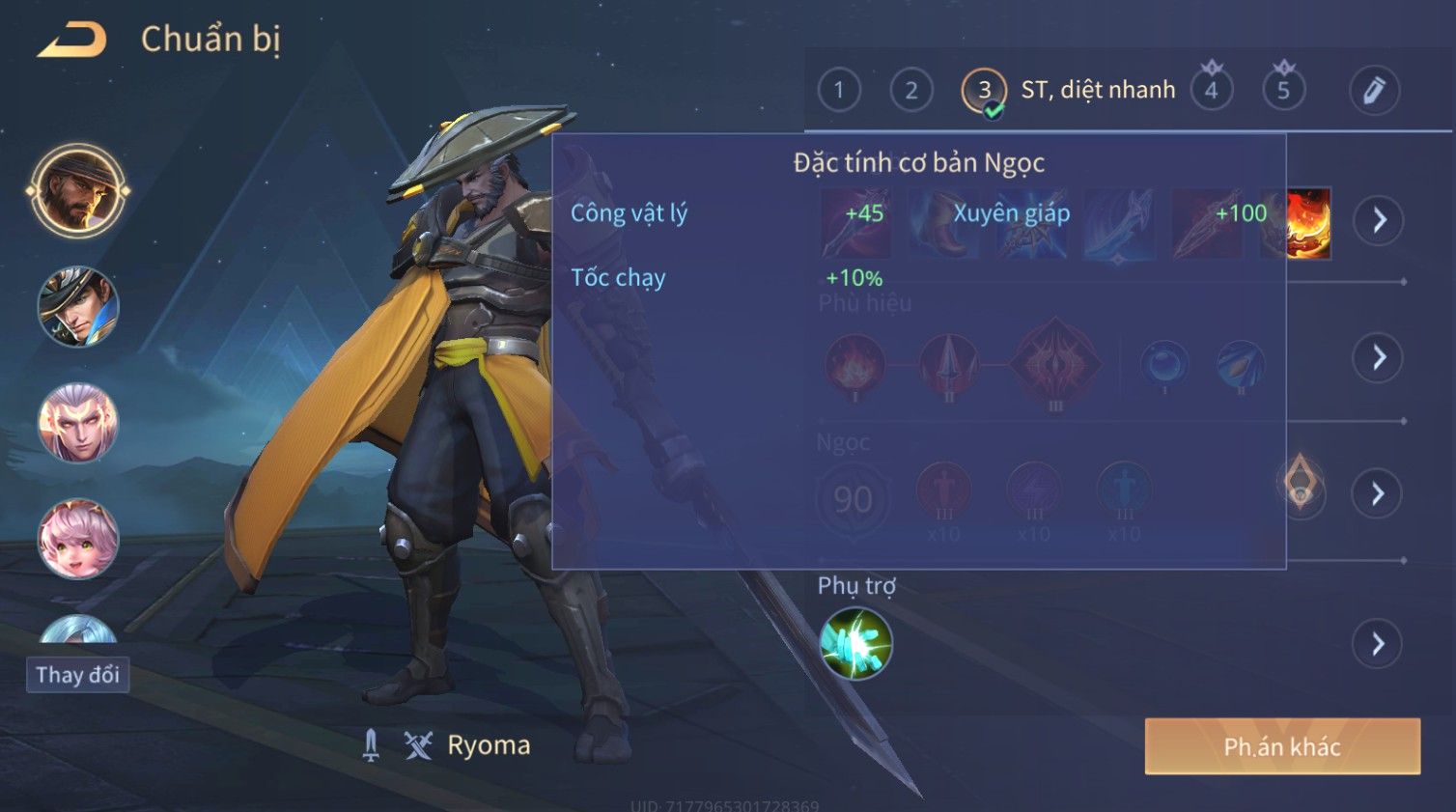Click the Ph.án khác button
Image resolution: width=1456 pixels, height=812 pixels.
[1282, 746]
